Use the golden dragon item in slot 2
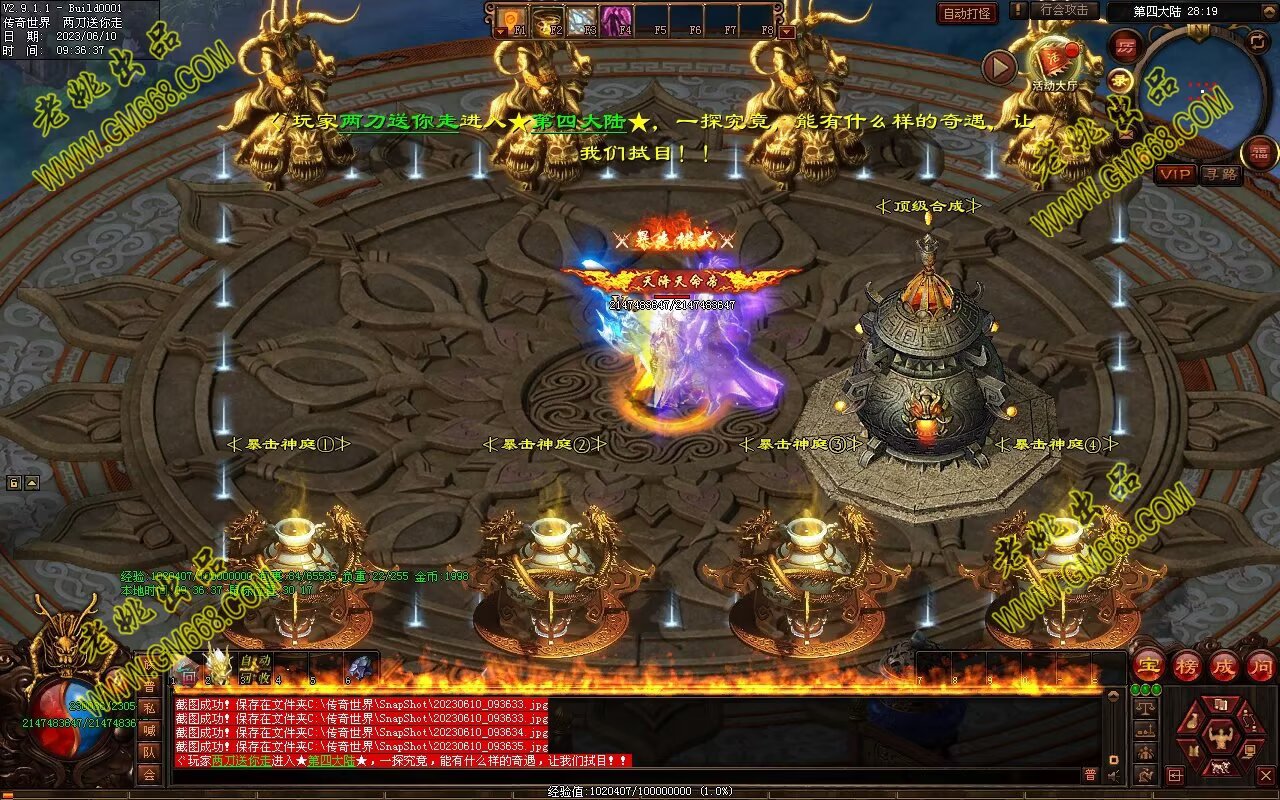 pyautogui.click(x=219, y=665)
